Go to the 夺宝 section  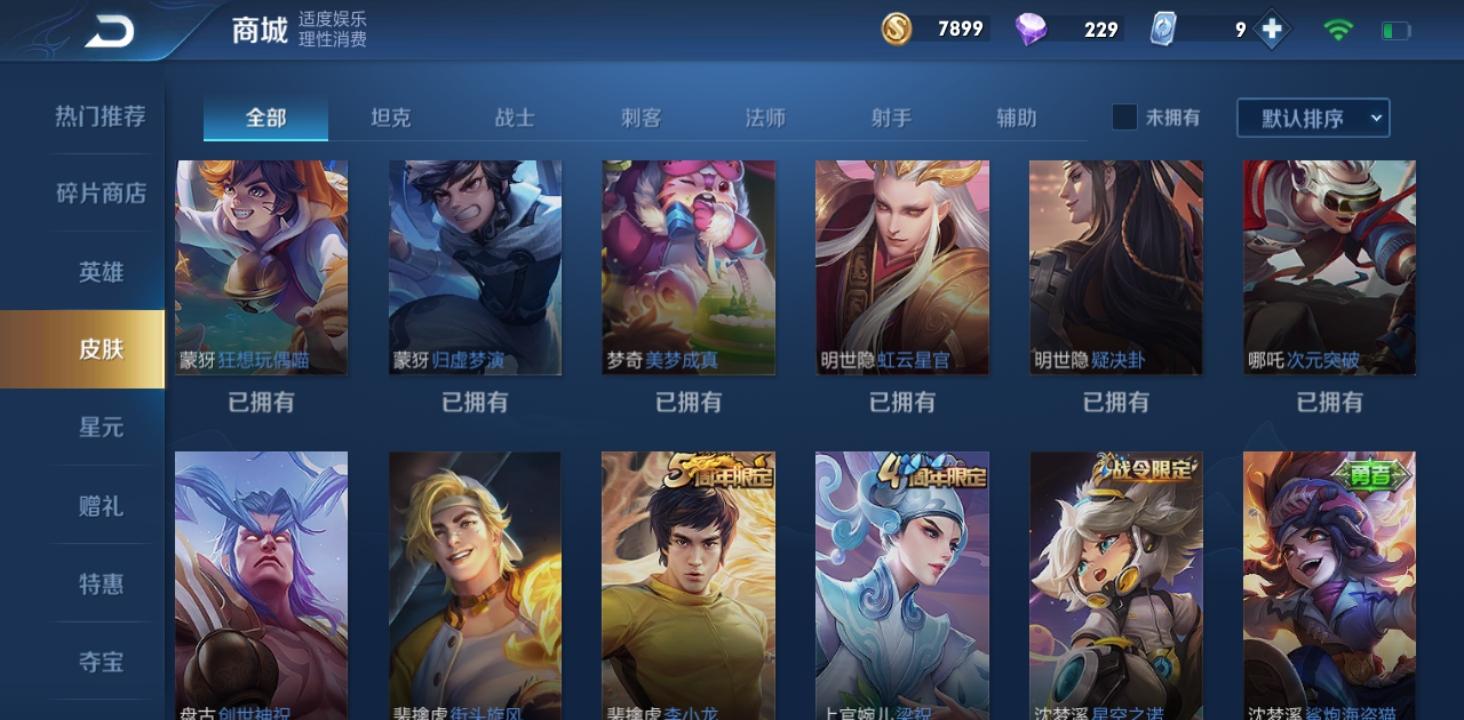100,661
